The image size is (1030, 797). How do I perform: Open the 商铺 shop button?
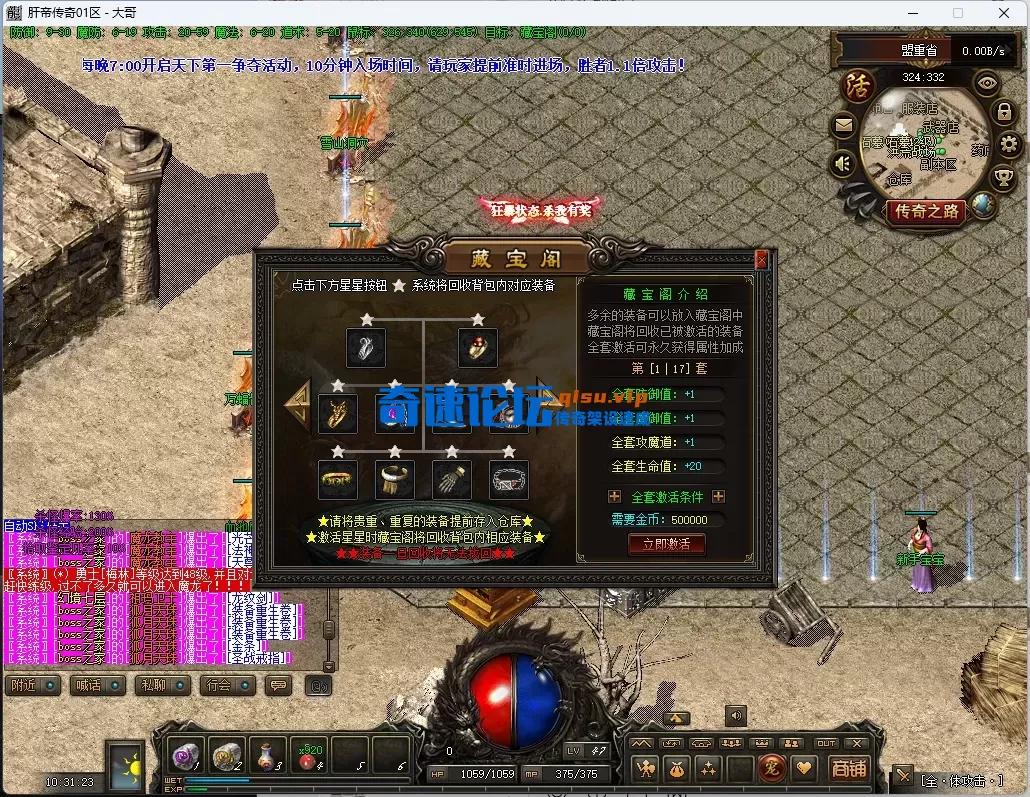(x=849, y=768)
